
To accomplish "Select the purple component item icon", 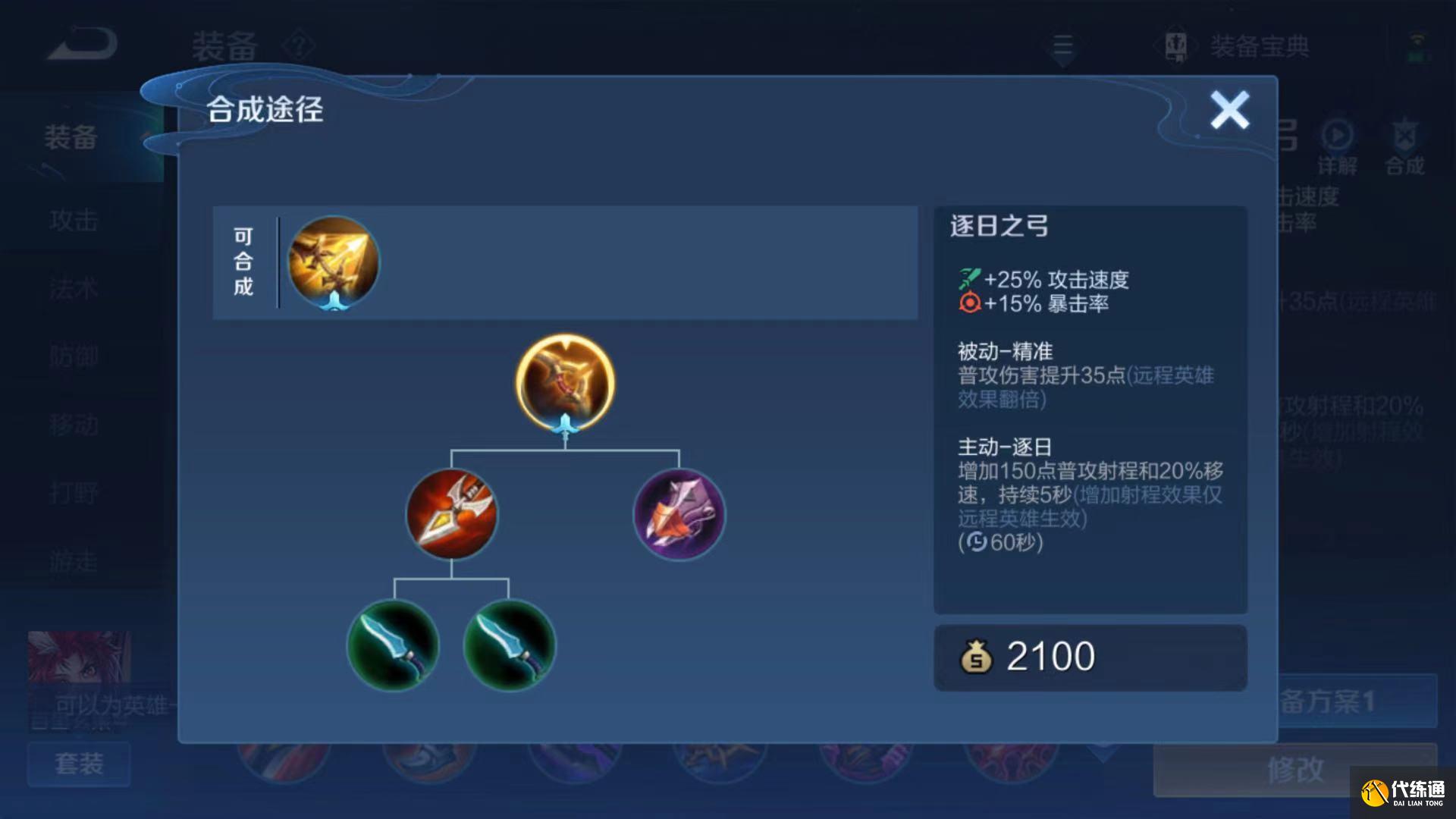I will point(680,516).
